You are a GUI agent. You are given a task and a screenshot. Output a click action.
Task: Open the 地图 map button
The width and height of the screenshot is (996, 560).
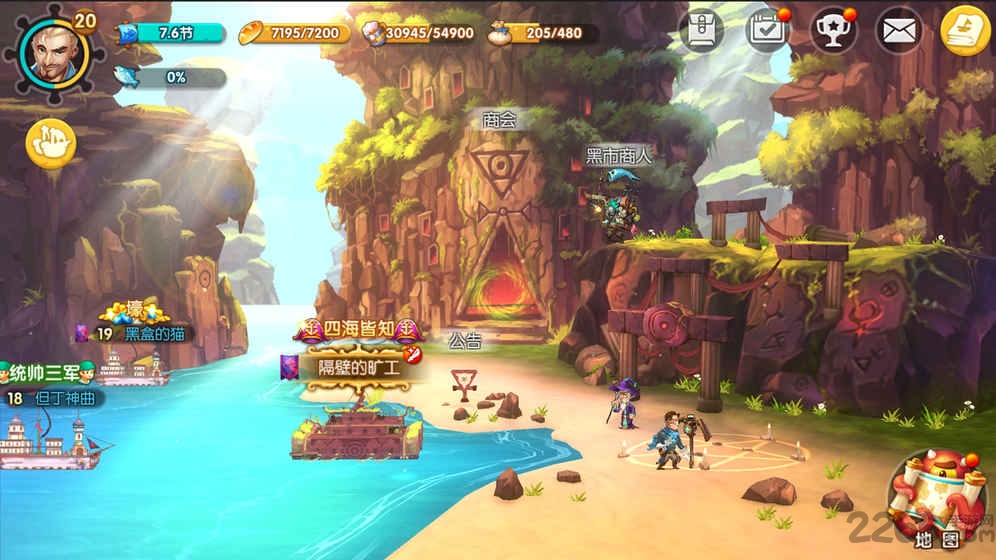[937, 500]
